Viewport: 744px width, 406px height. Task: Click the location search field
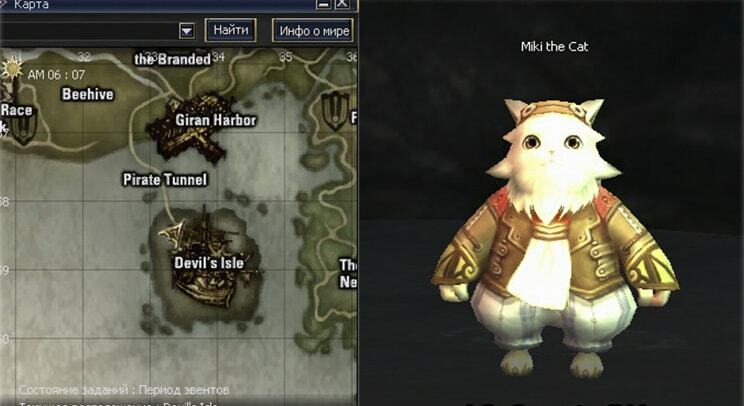pyautogui.click(x=88, y=31)
